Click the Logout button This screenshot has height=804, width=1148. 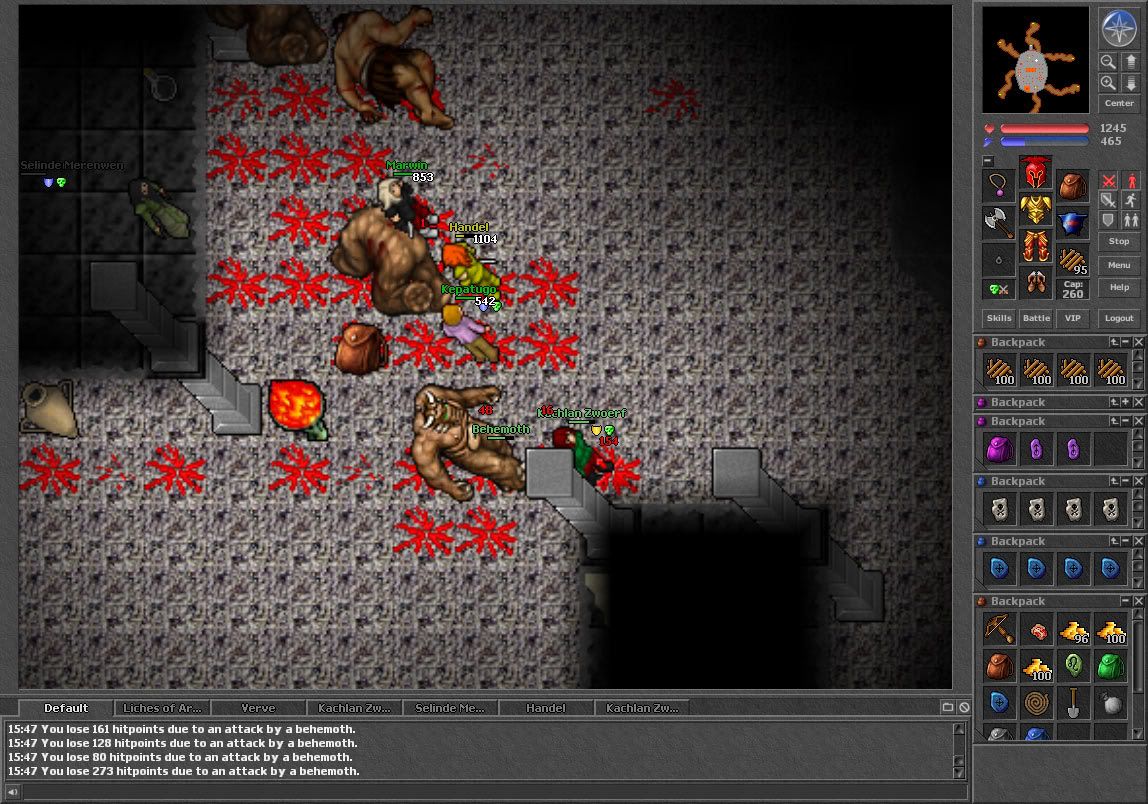pyautogui.click(x=1119, y=318)
